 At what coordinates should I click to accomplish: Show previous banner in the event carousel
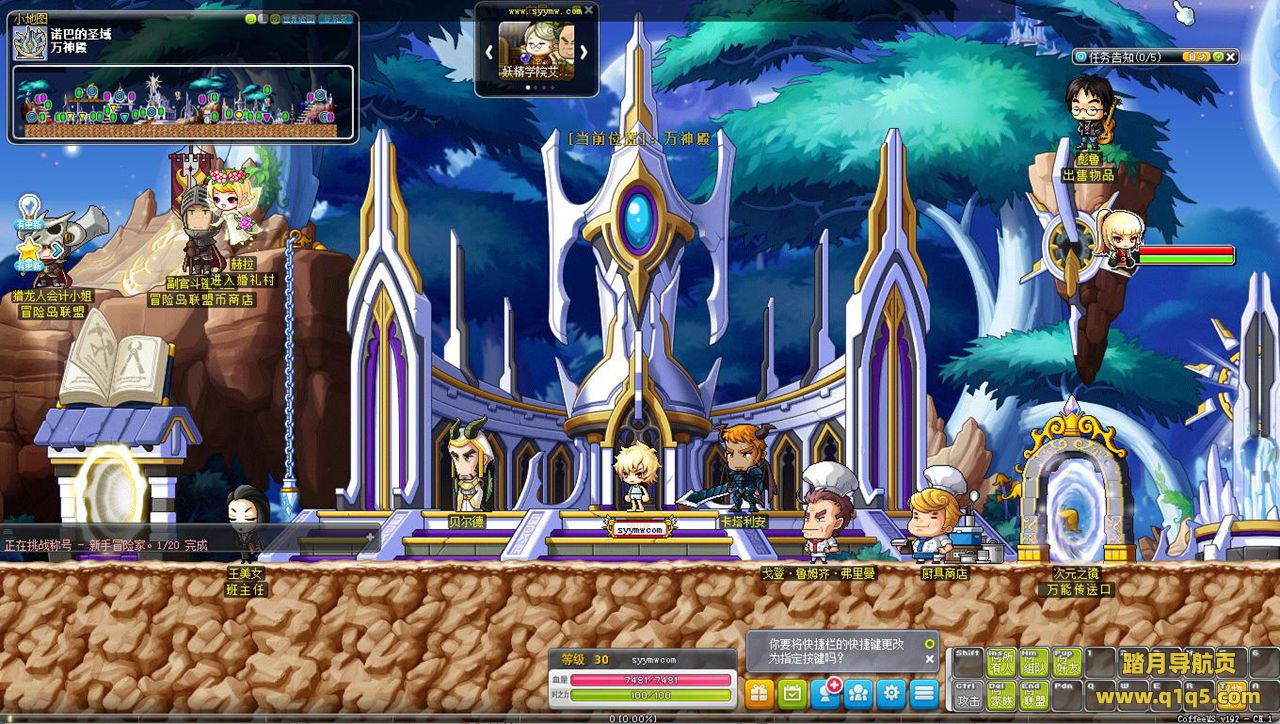(490, 51)
